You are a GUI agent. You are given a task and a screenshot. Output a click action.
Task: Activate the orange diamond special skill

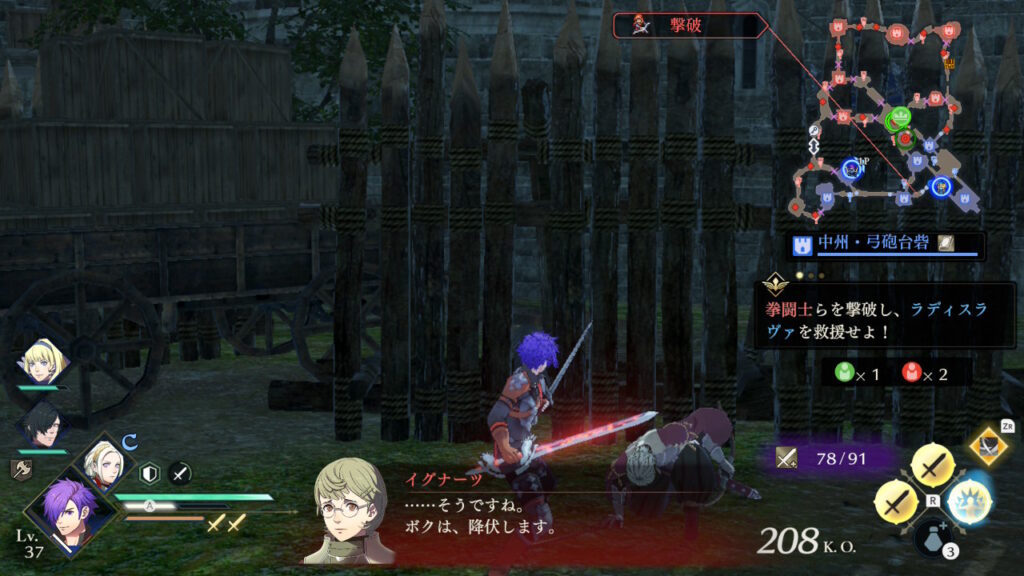[x=988, y=446]
